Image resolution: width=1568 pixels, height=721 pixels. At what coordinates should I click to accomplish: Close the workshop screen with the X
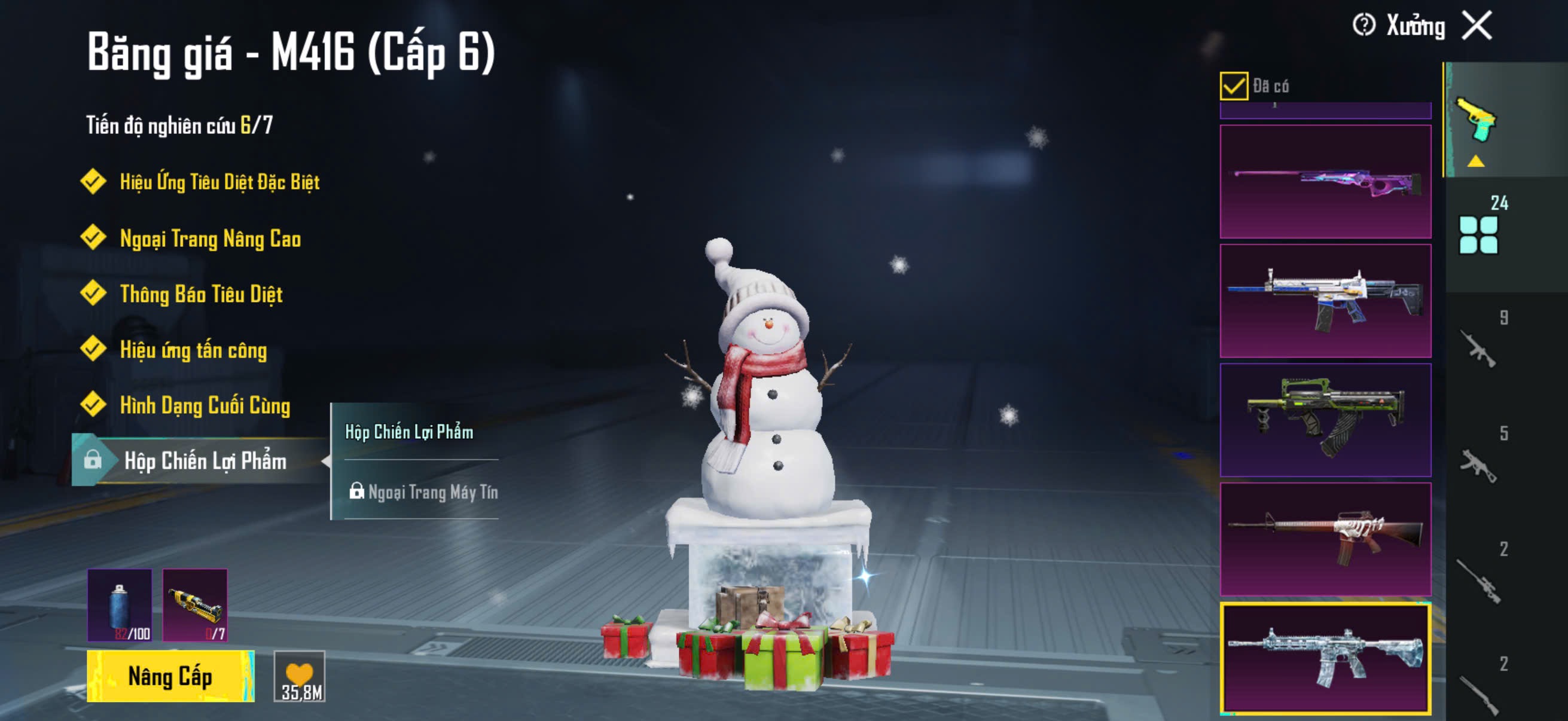point(1477,26)
